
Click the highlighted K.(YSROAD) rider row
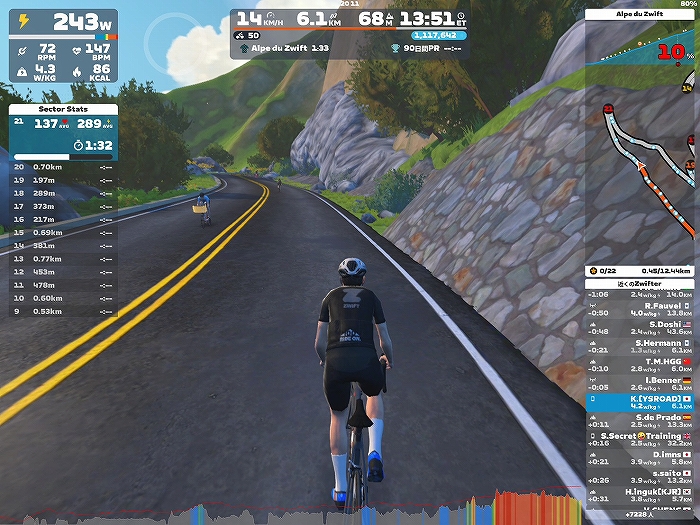pos(640,401)
